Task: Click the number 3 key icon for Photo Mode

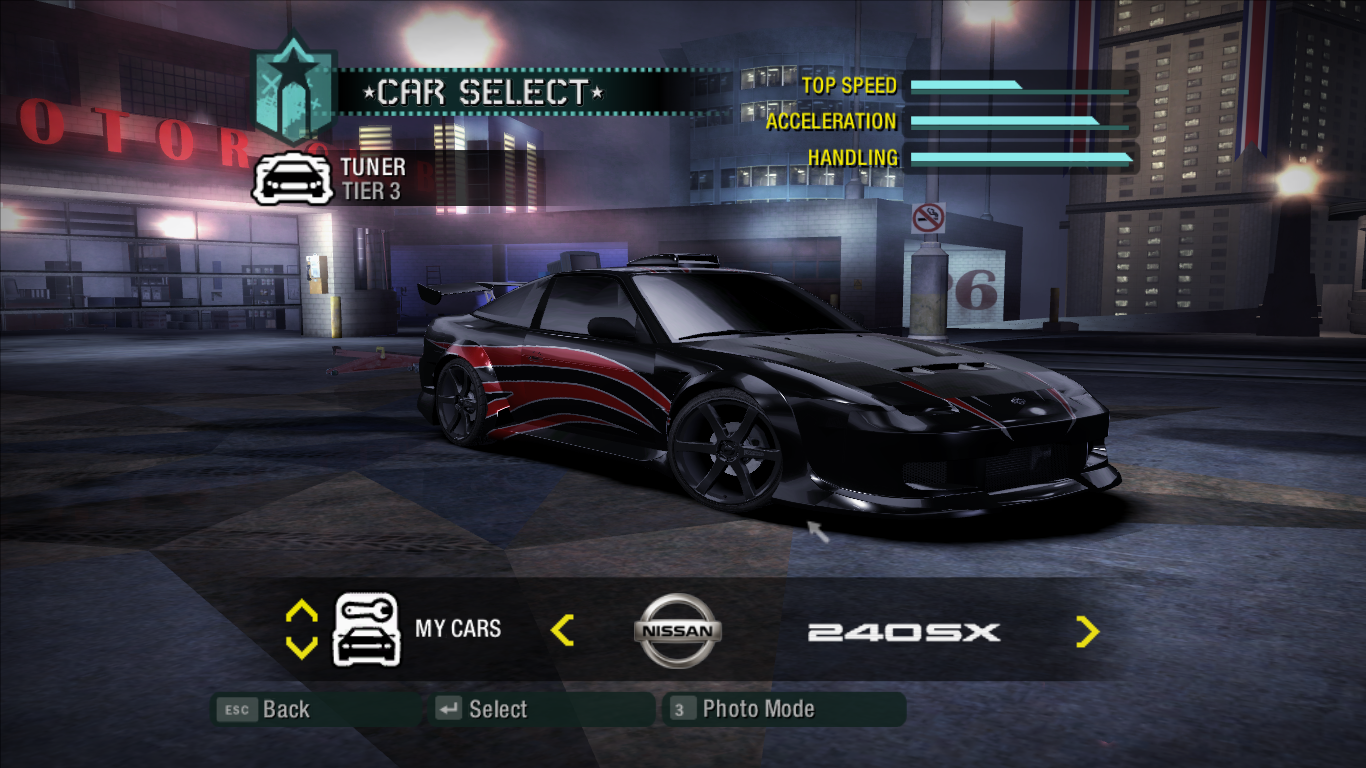Action: [x=682, y=709]
